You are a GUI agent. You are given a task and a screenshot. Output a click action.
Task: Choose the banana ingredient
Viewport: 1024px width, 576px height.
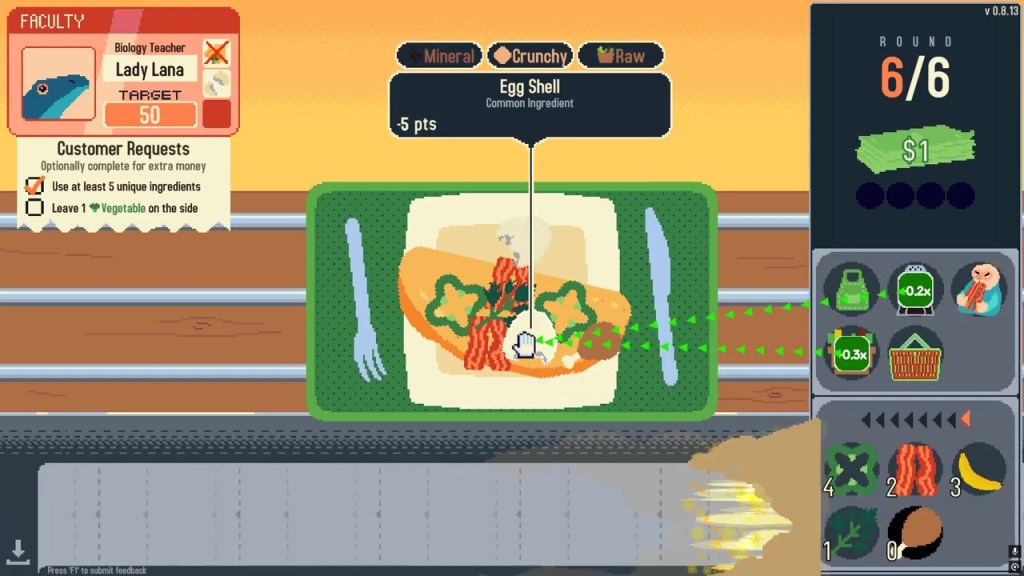click(x=977, y=468)
